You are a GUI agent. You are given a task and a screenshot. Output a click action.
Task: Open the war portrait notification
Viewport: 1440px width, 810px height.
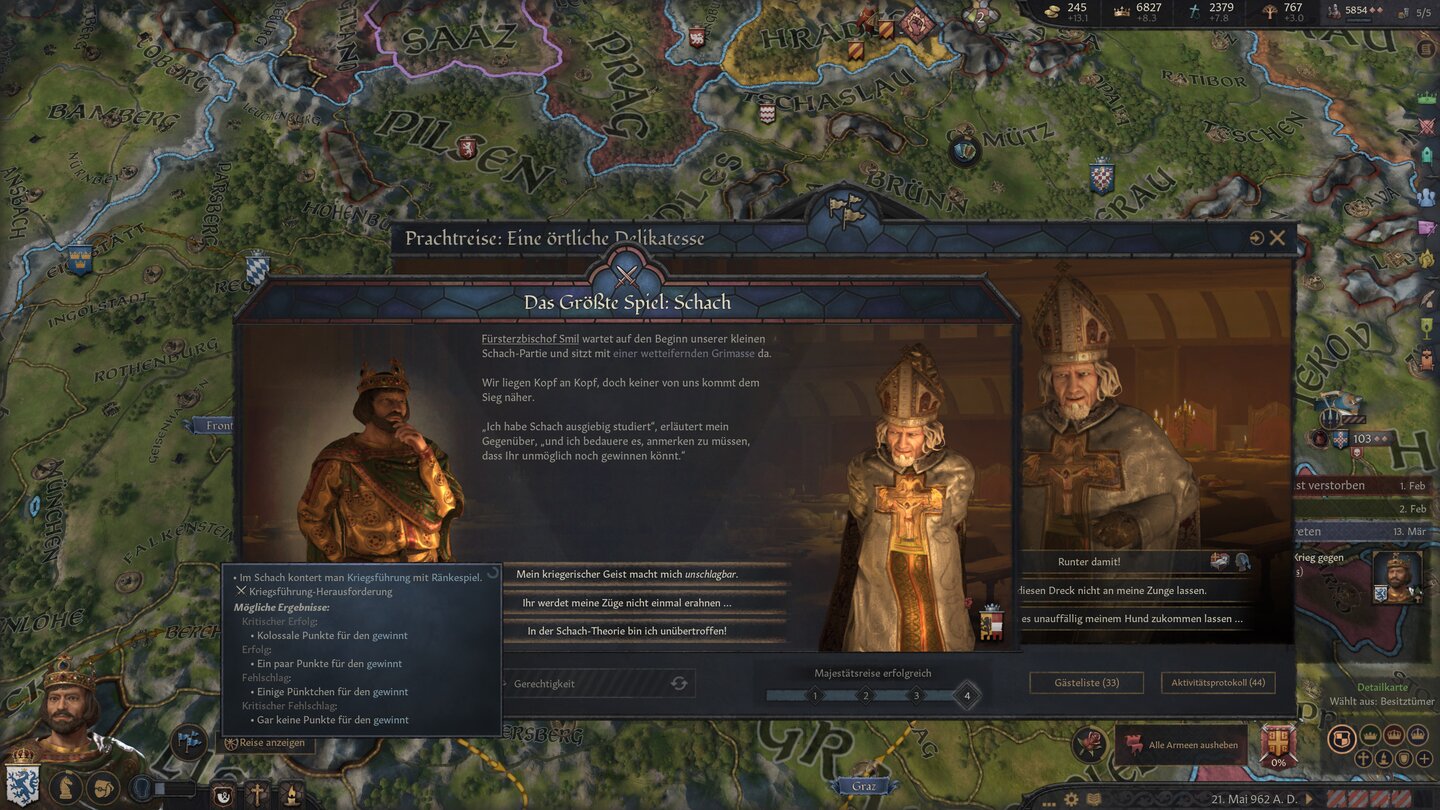click(x=1396, y=577)
